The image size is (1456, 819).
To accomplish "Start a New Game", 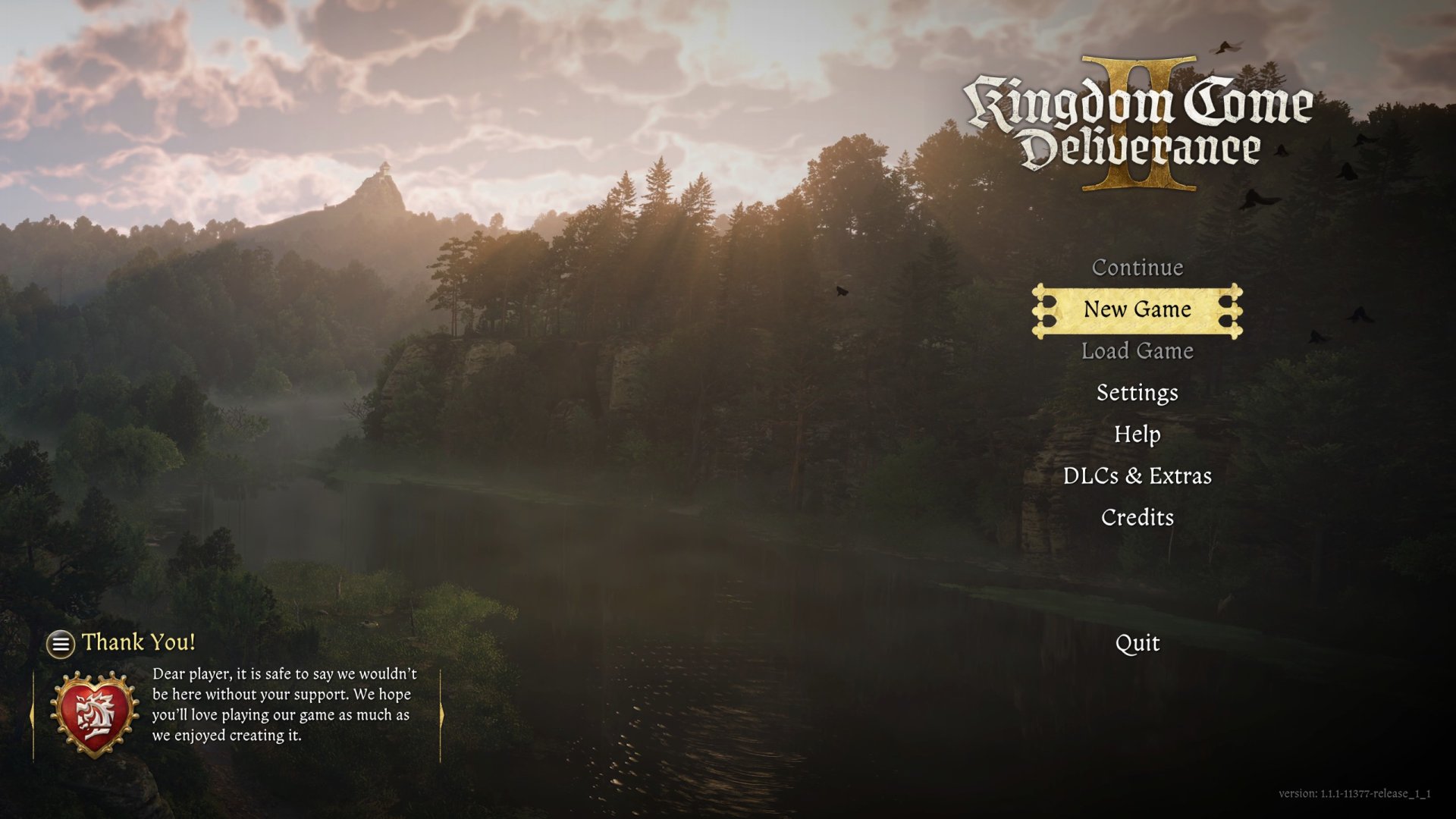I will pos(1137,309).
